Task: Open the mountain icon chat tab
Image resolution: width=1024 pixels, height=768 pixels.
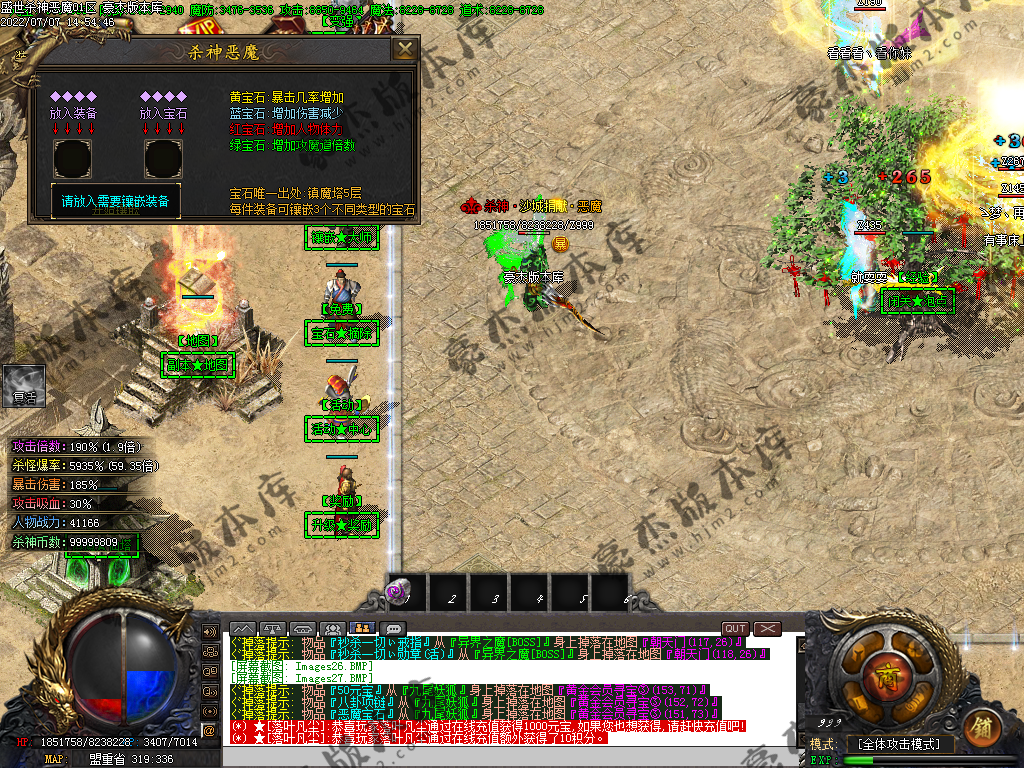Action: pos(243,629)
